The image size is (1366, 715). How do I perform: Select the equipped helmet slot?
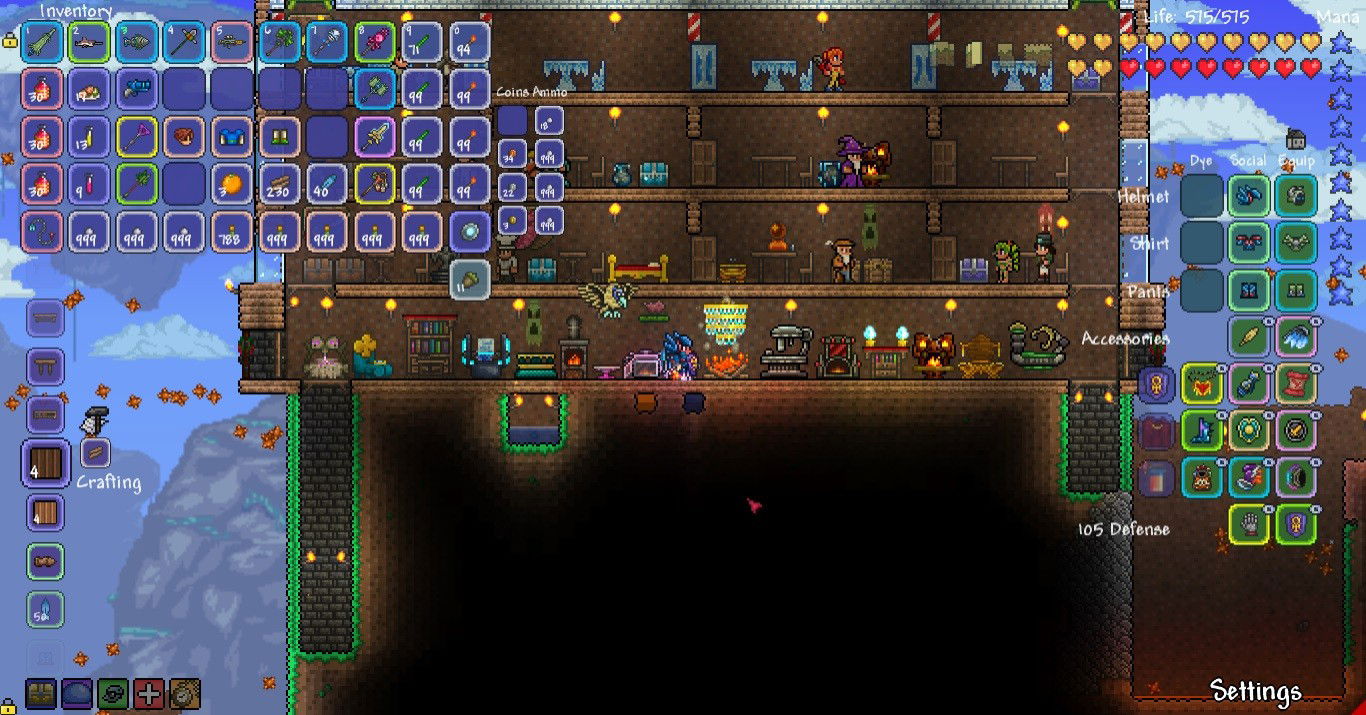[x=1295, y=196]
